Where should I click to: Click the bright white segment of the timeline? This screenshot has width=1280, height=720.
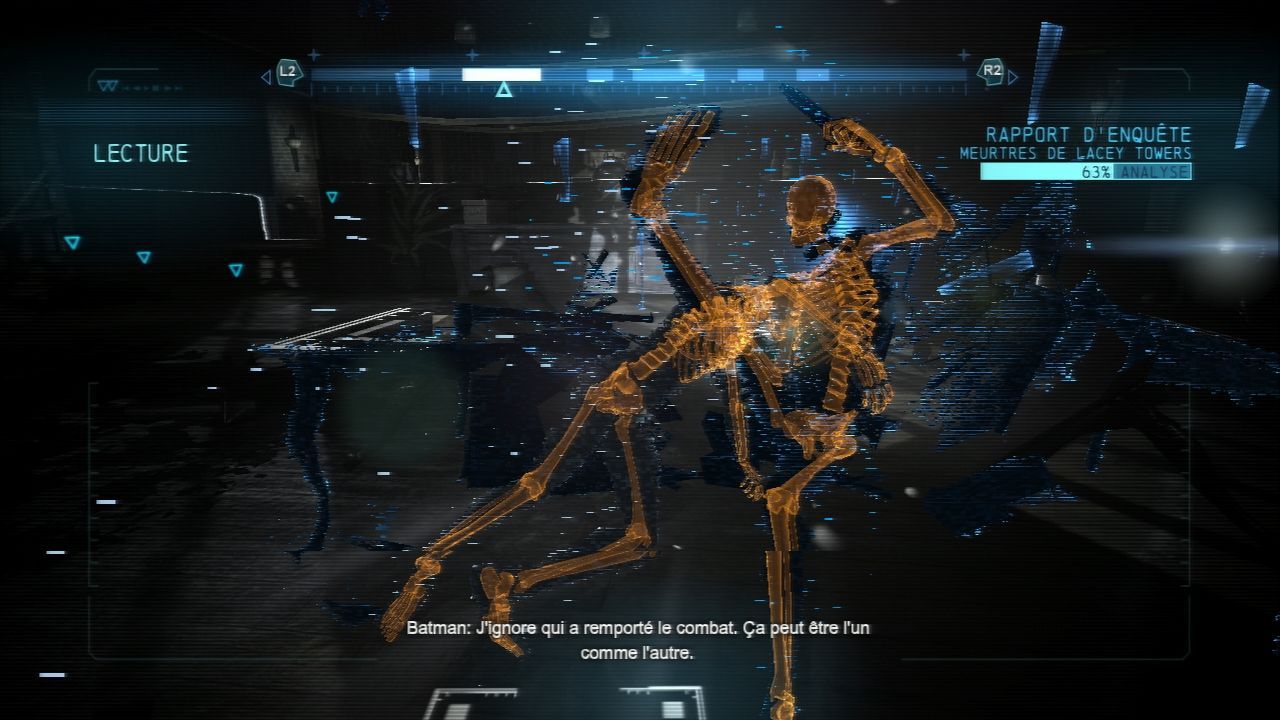(x=501, y=74)
